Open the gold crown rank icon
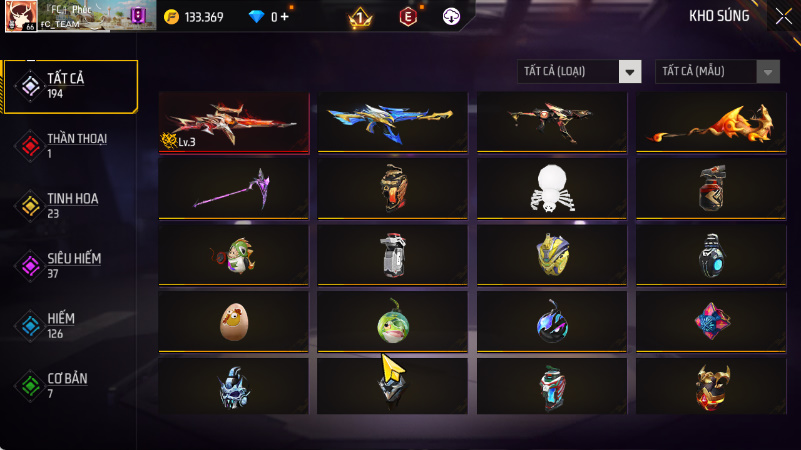Screen dimensions: 801x450 361,17
